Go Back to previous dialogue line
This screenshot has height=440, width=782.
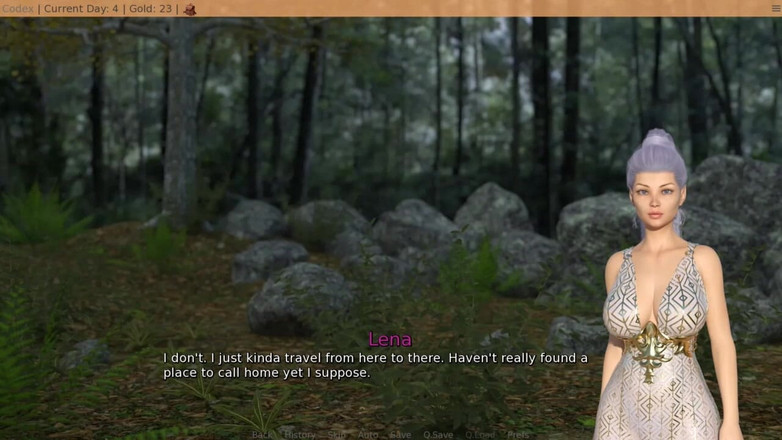click(262, 435)
